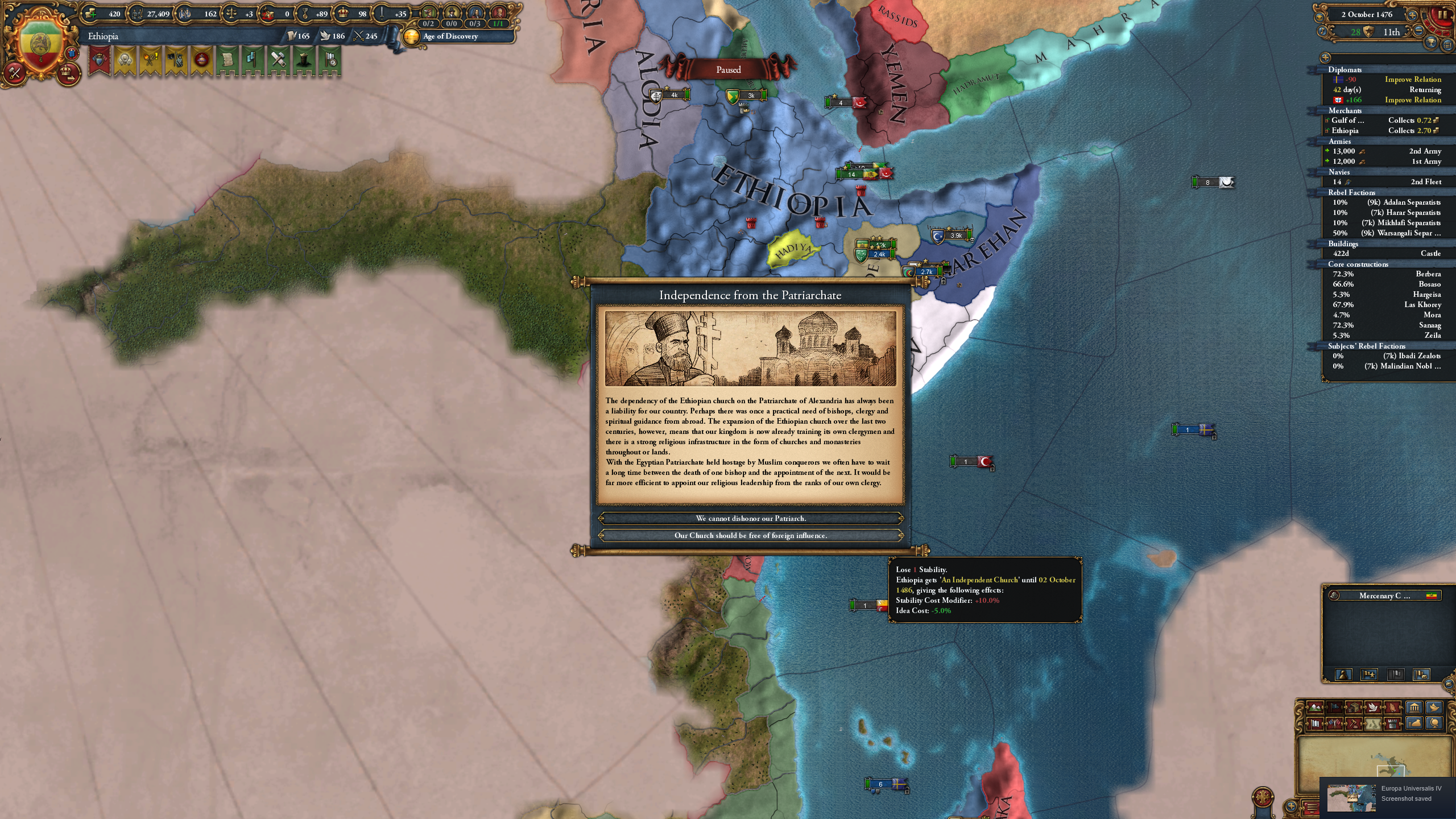Image resolution: width=1456 pixels, height=819 pixels.
Task: Choose 'Our Church should be free of foreign influence'
Action: [751, 535]
